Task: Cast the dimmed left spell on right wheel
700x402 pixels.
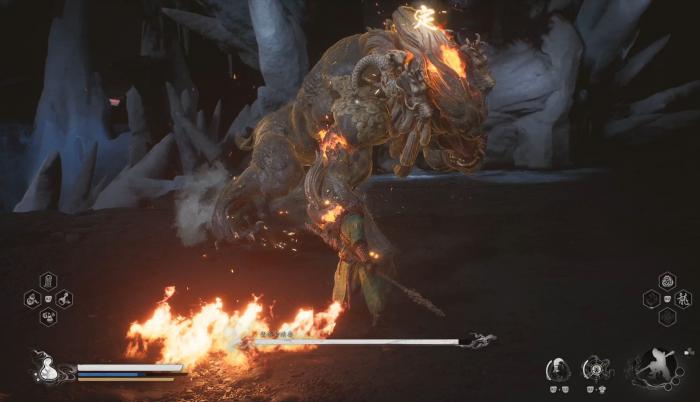Action: pos(651,298)
